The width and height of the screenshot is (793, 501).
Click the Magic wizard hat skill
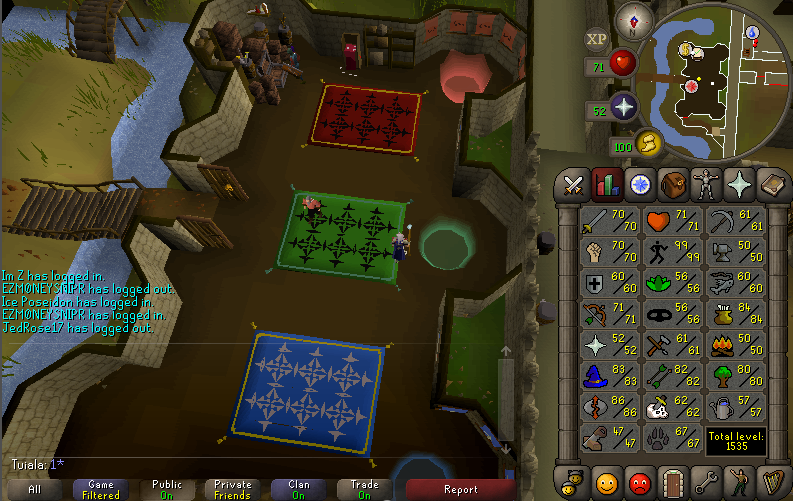tap(610, 375)
